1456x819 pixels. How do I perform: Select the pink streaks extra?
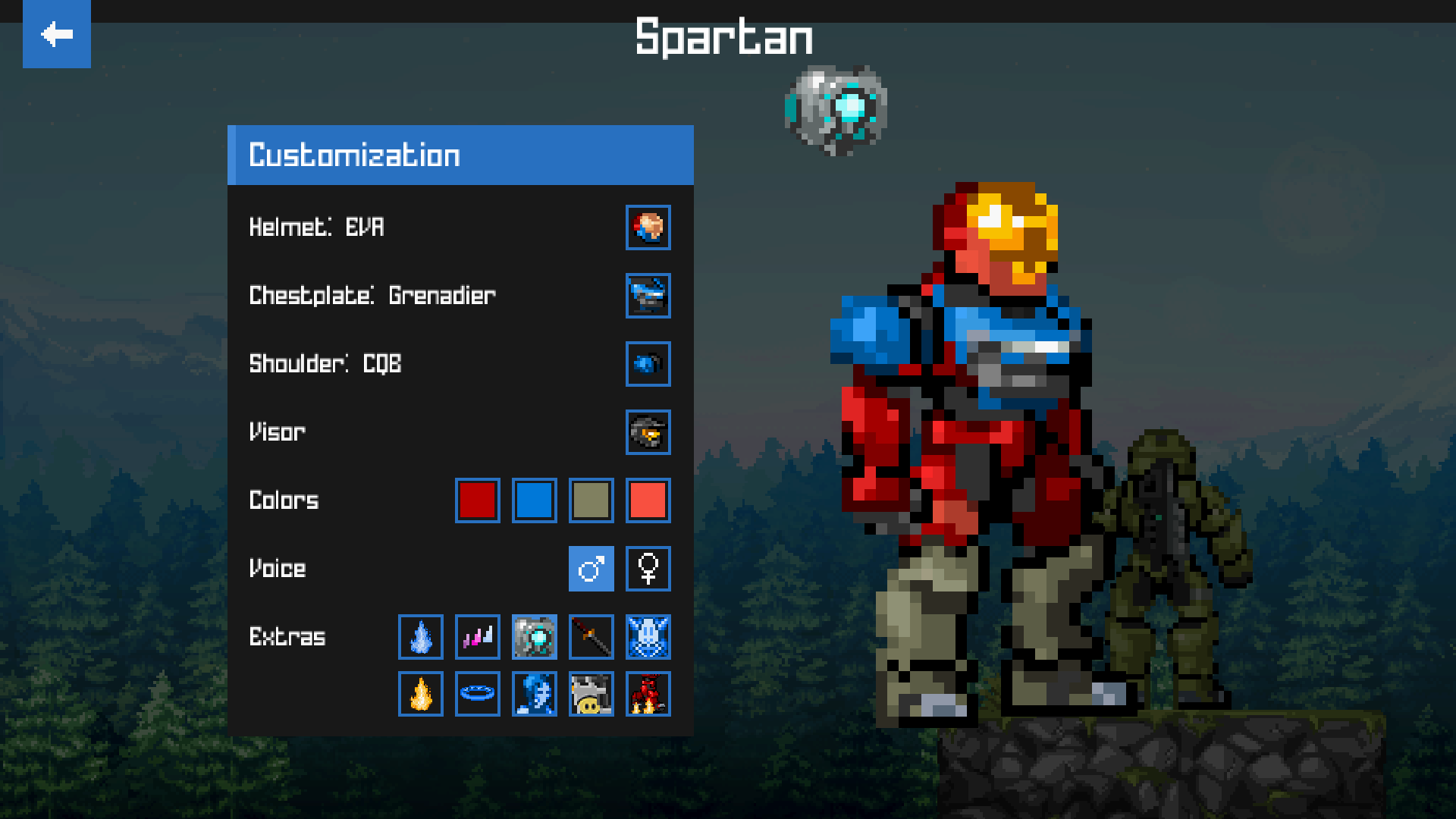(x=477, y=637)
